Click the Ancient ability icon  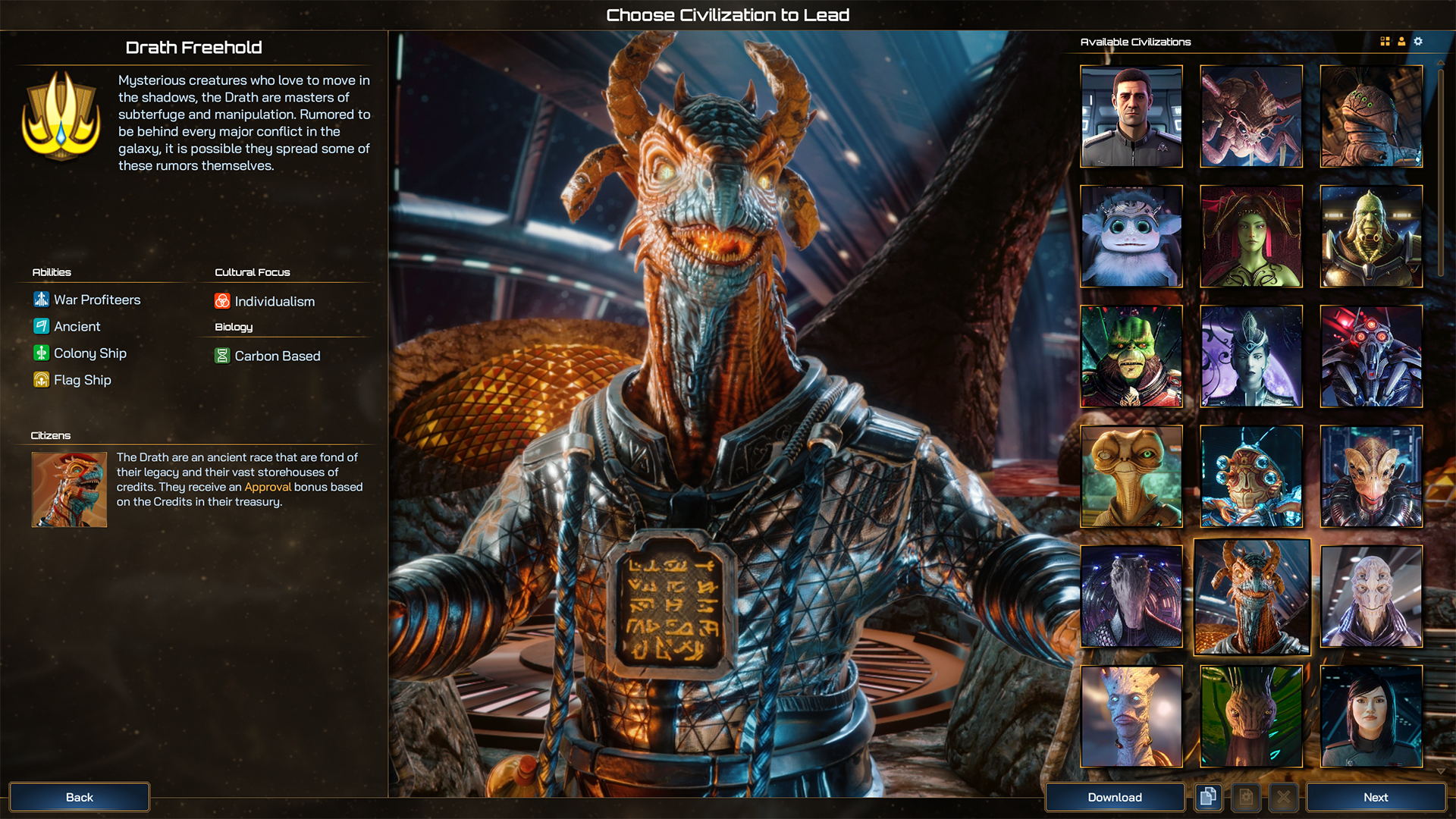point(40,326)
